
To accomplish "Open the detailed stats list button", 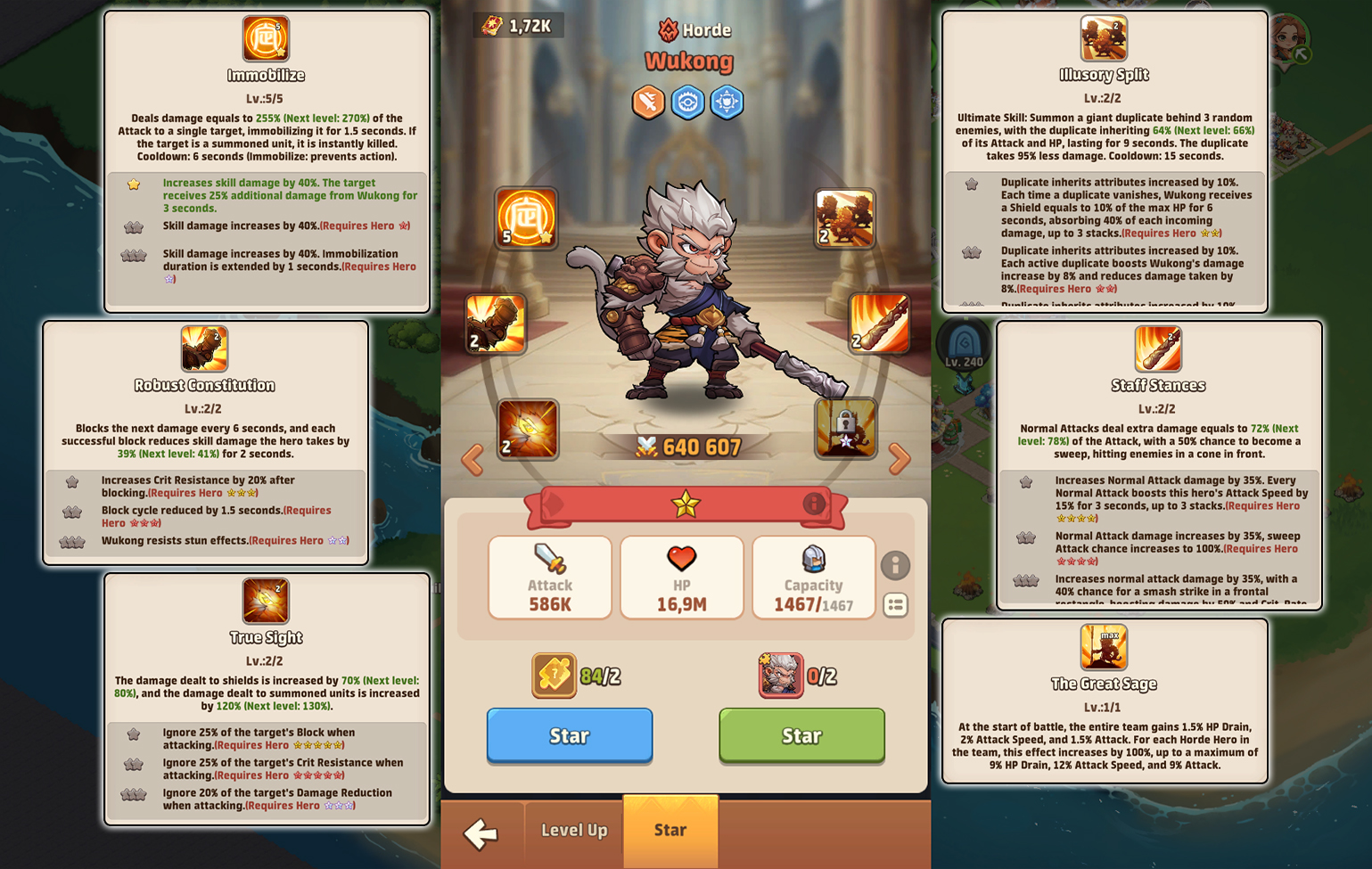I will pyautogui.click(x=896, y=605).
